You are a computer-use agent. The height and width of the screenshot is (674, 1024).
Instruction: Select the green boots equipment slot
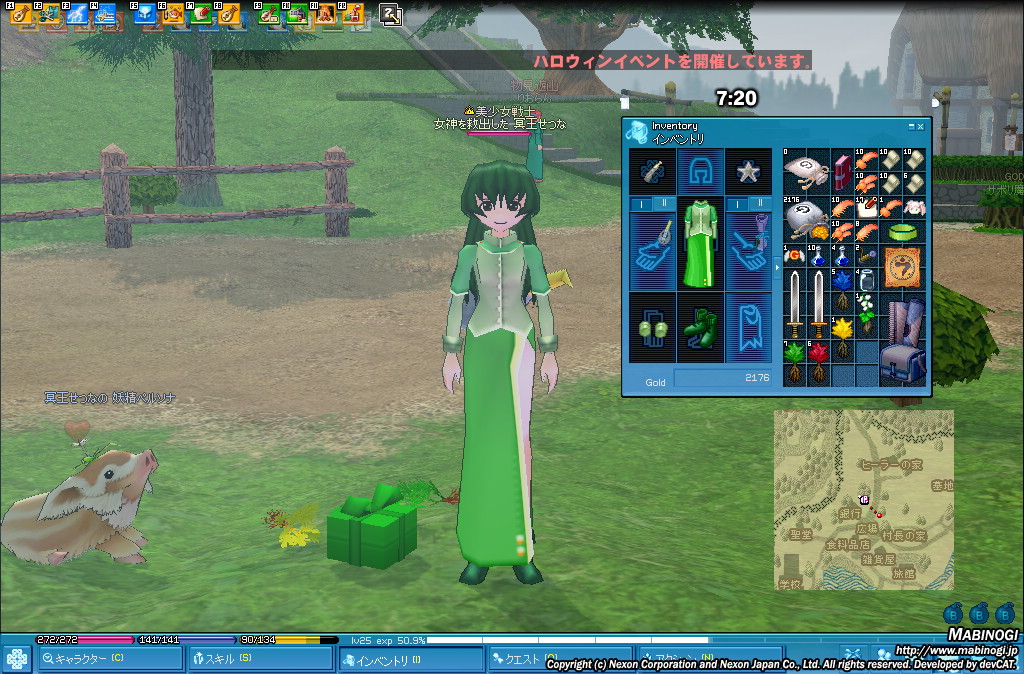[700, 329]
